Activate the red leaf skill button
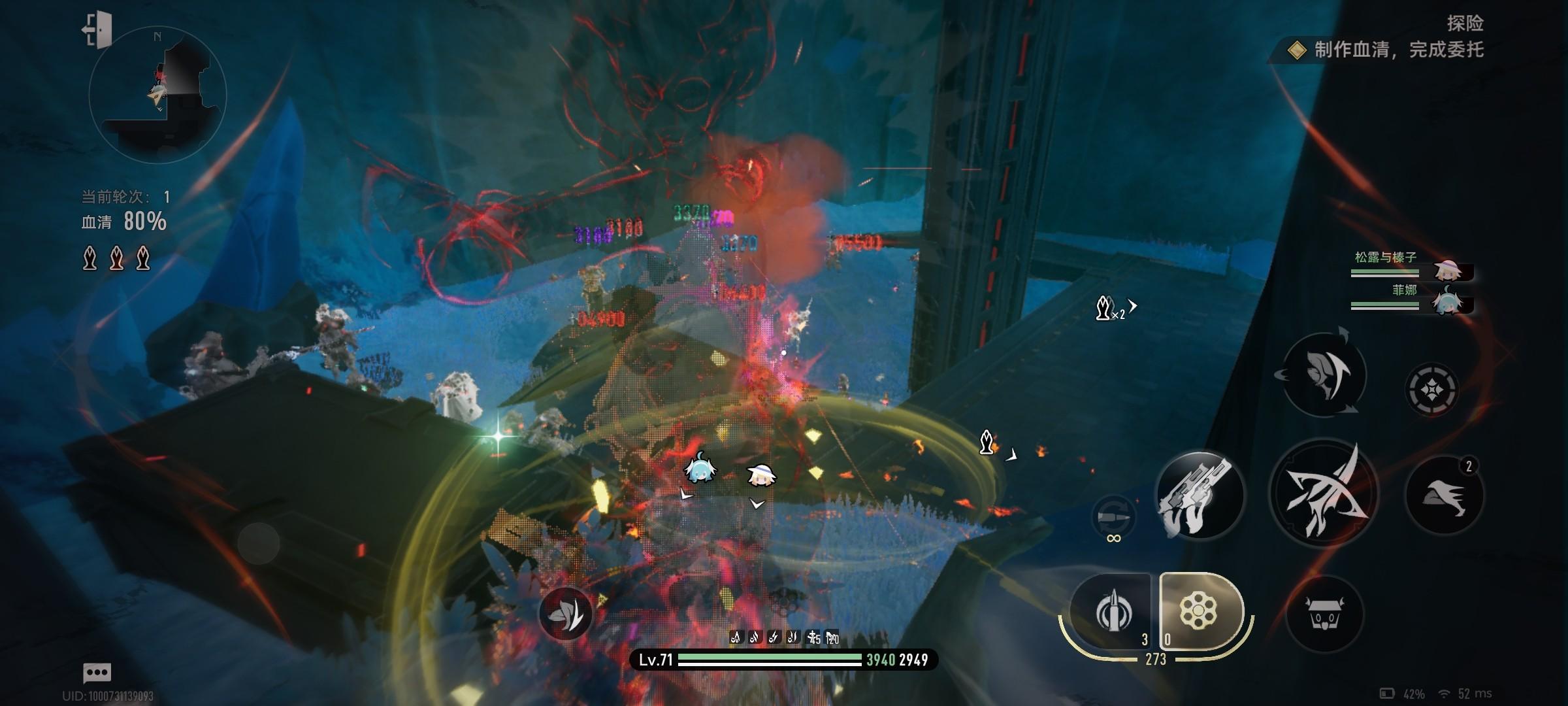 click(566, 614)
